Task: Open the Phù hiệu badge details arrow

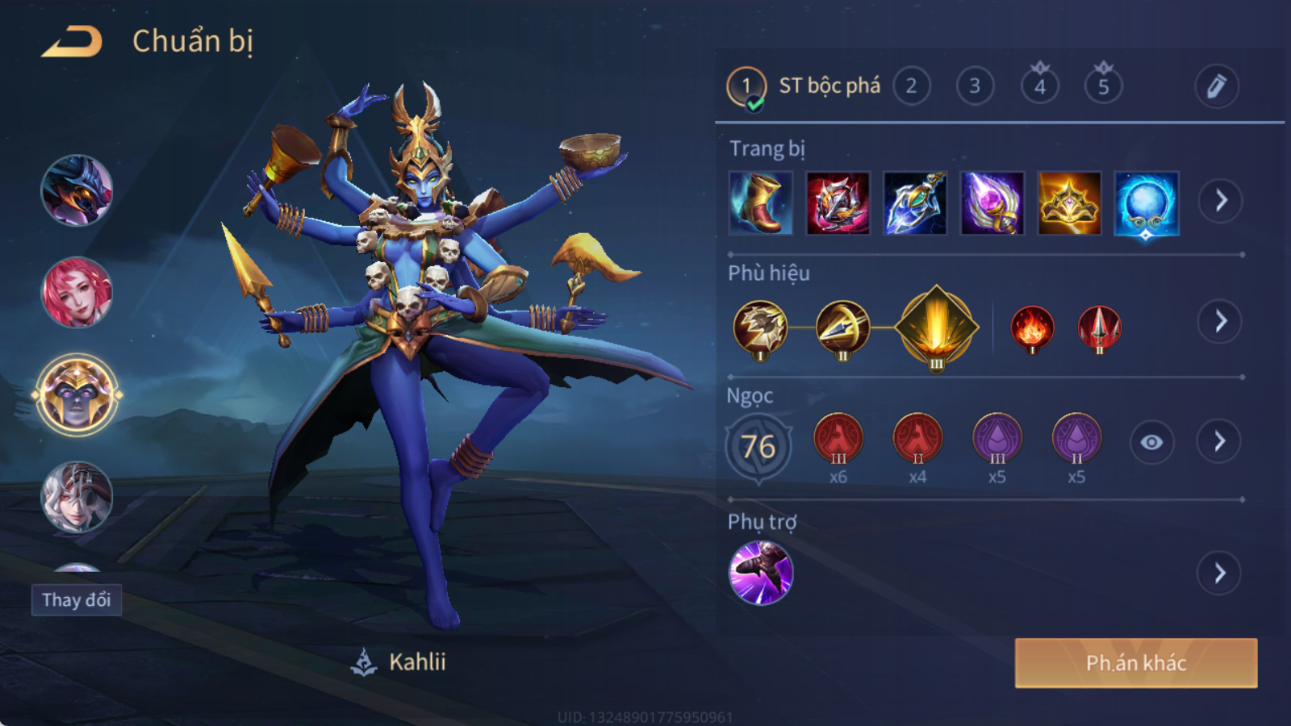Action: (x=1220, y=321)
